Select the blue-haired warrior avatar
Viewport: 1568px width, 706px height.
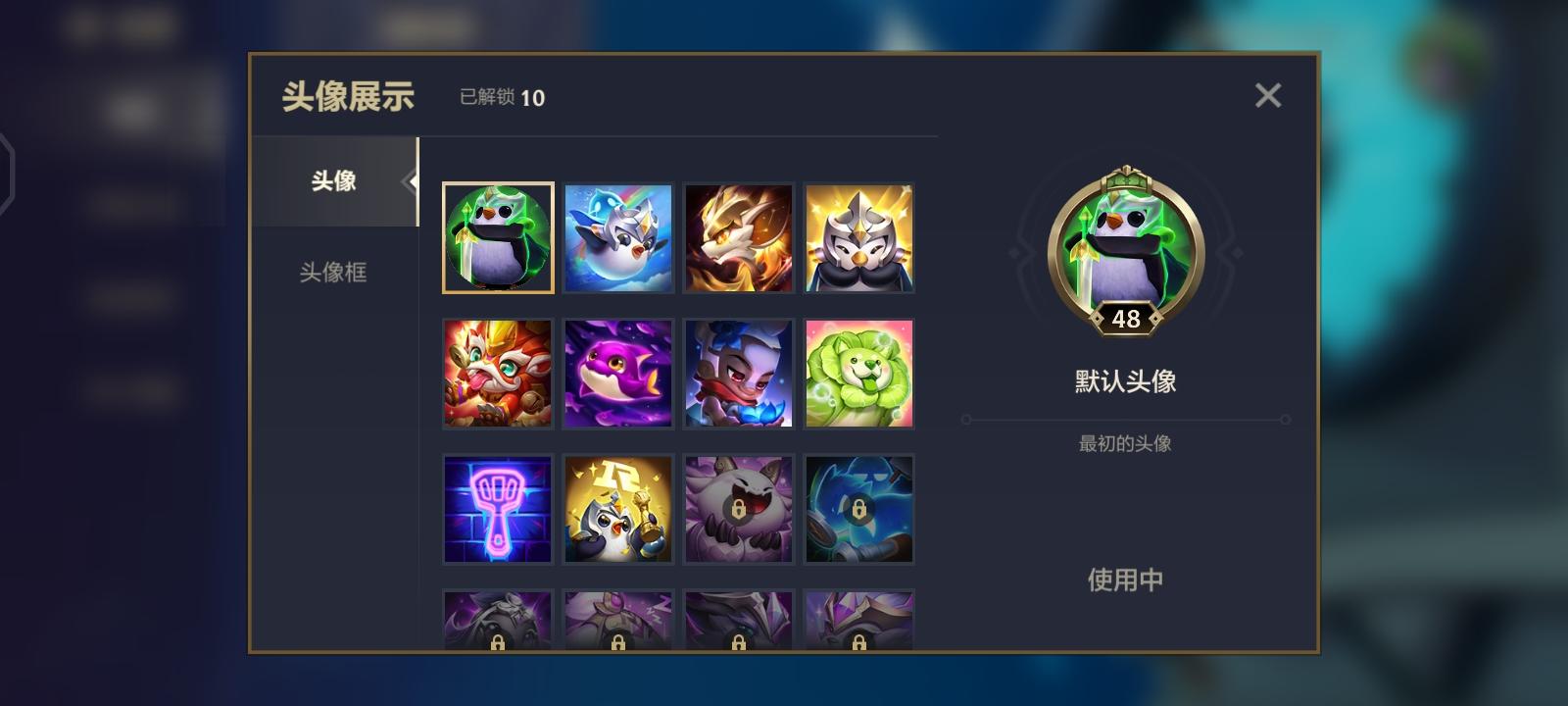coord(739,373)
